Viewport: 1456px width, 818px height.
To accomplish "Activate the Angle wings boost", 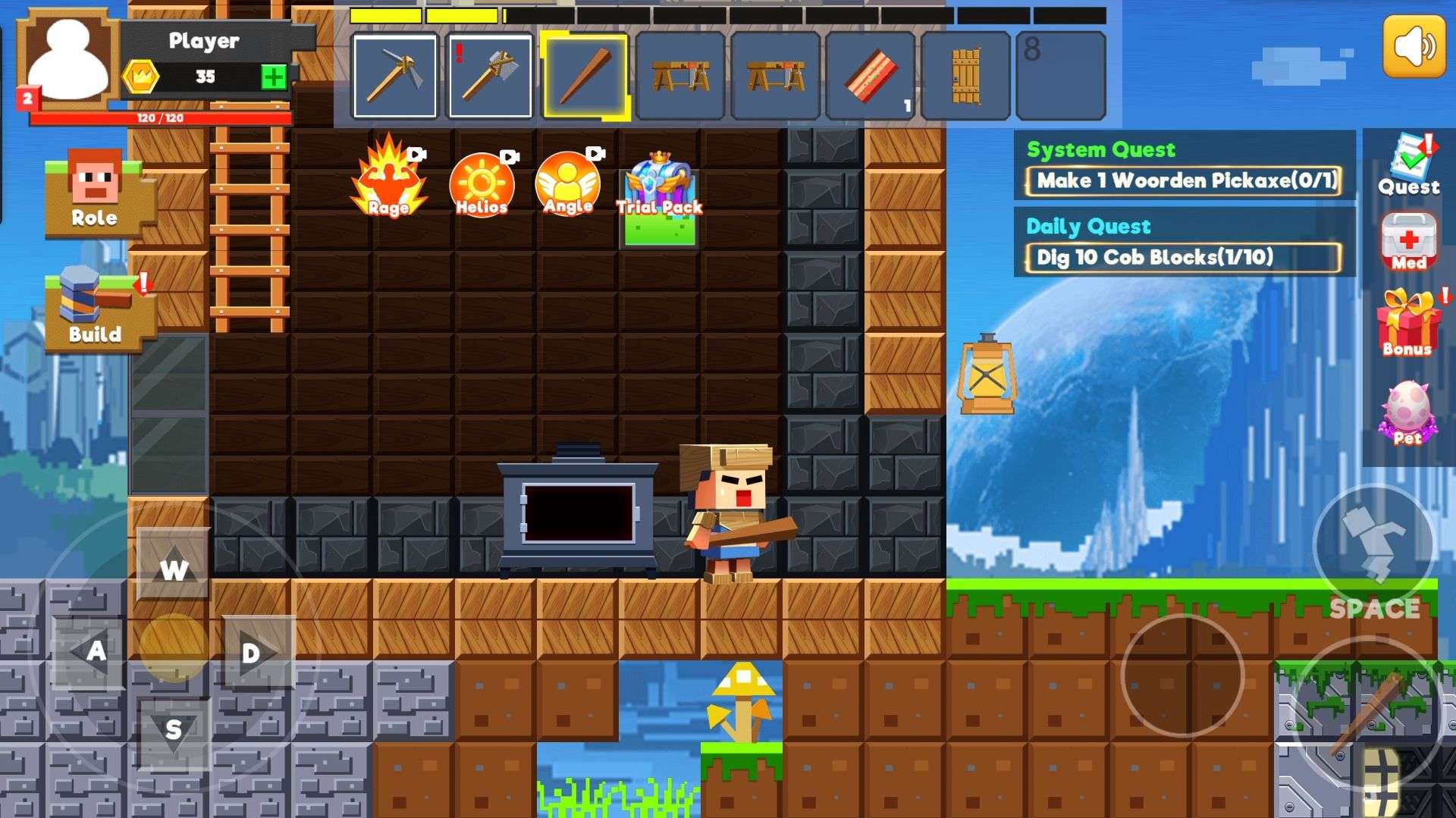I will (x=568, y=182).
